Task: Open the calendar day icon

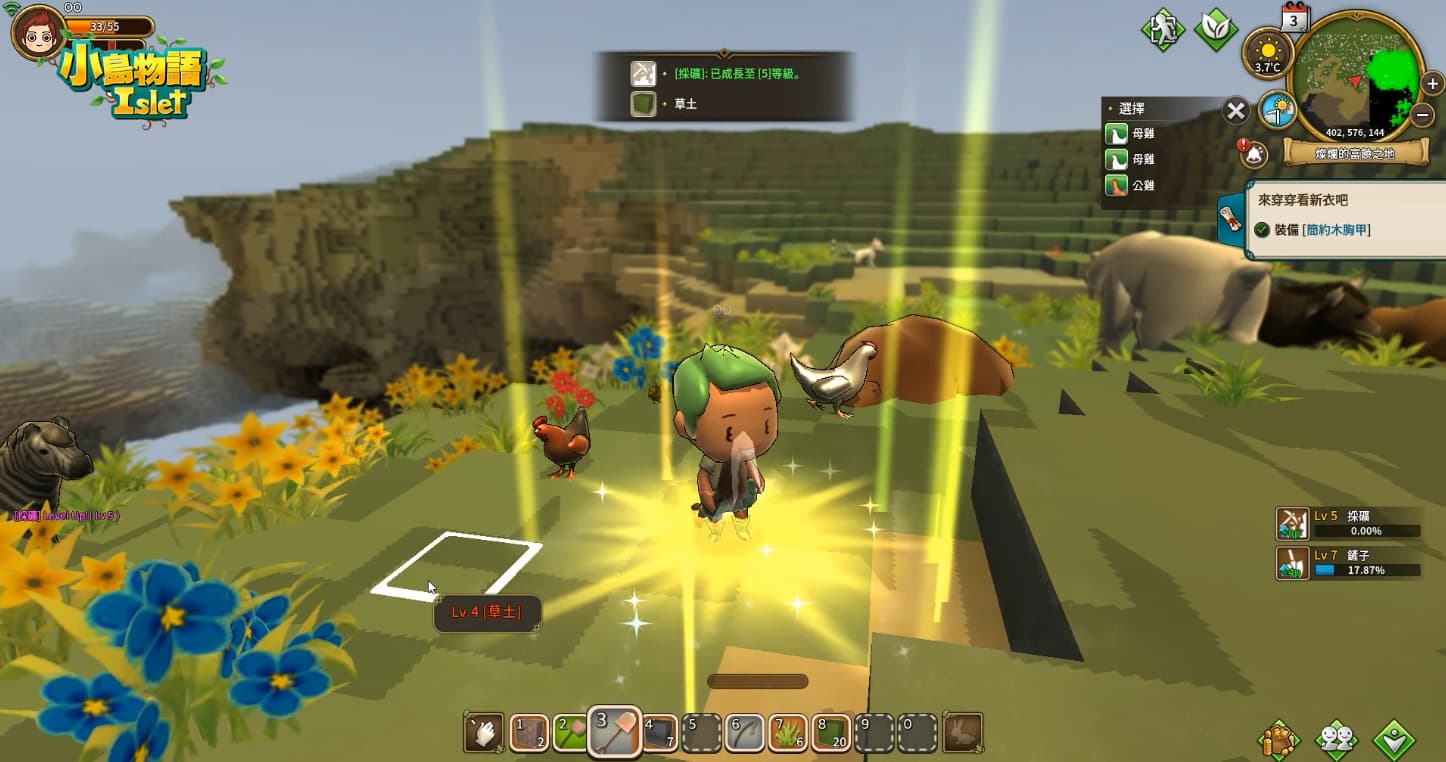Action: [x=1295, y=17]
